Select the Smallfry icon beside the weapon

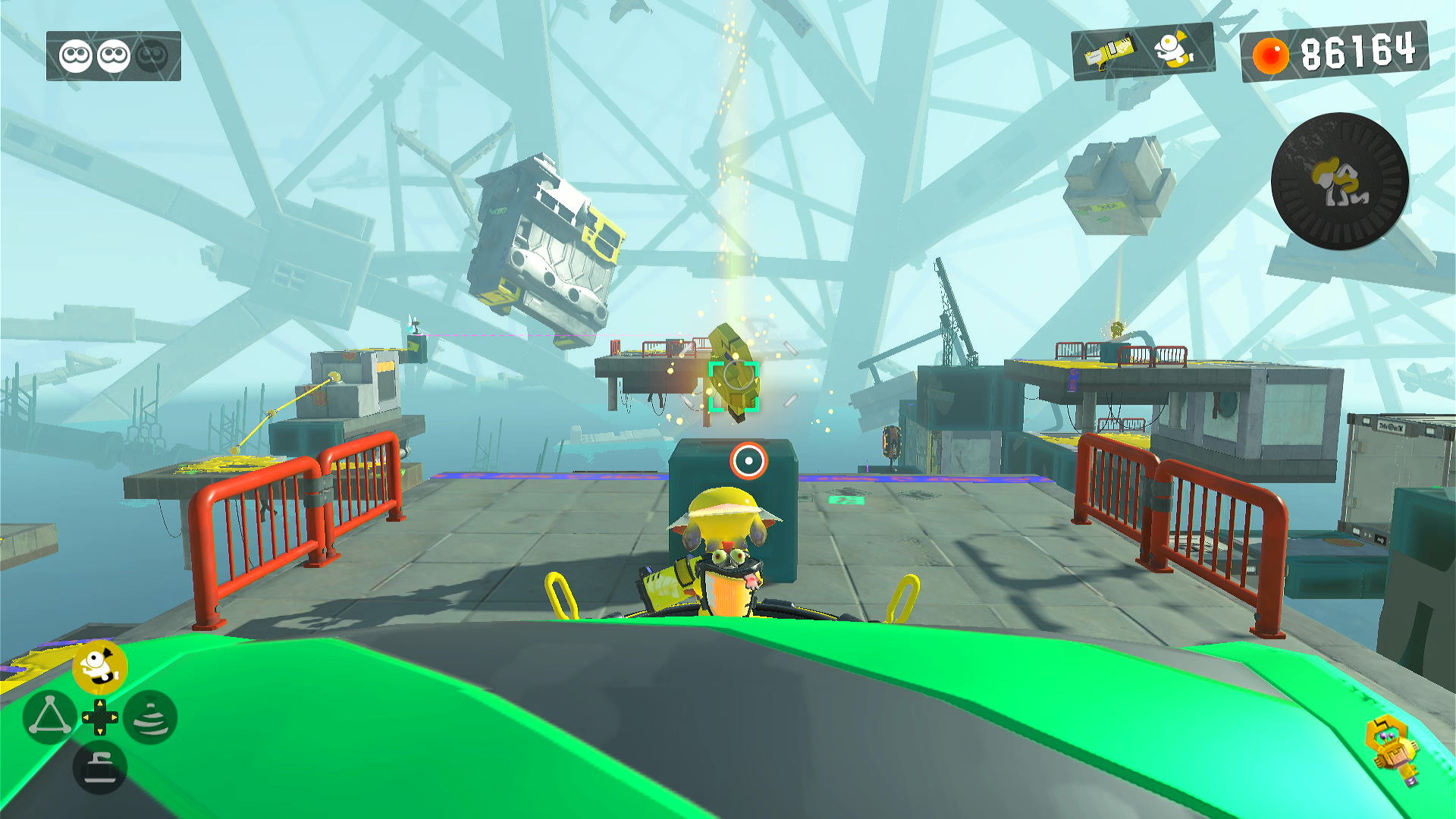point(1173,50)
